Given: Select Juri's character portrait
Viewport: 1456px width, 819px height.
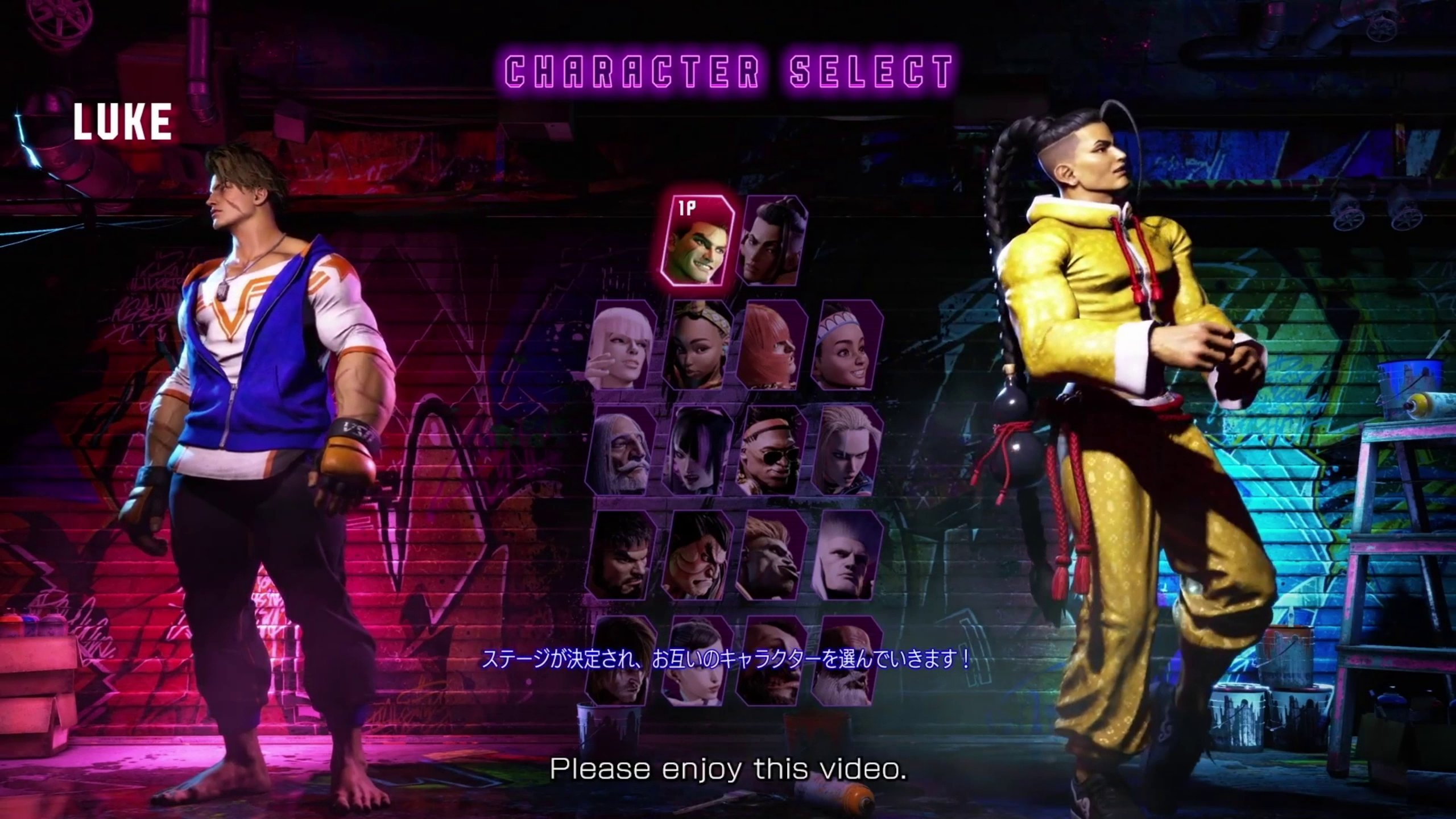Looking at the screenshot, I should point(696,449).
